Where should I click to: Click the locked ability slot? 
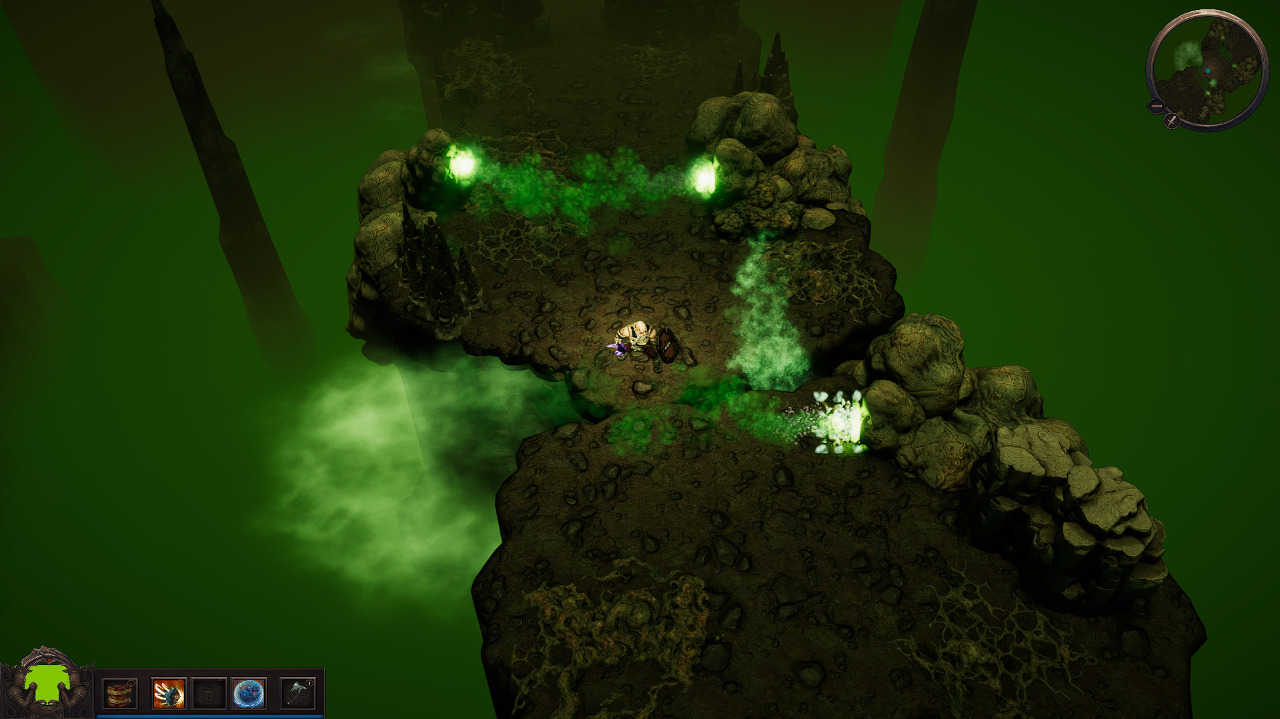[x=209, y=693]
